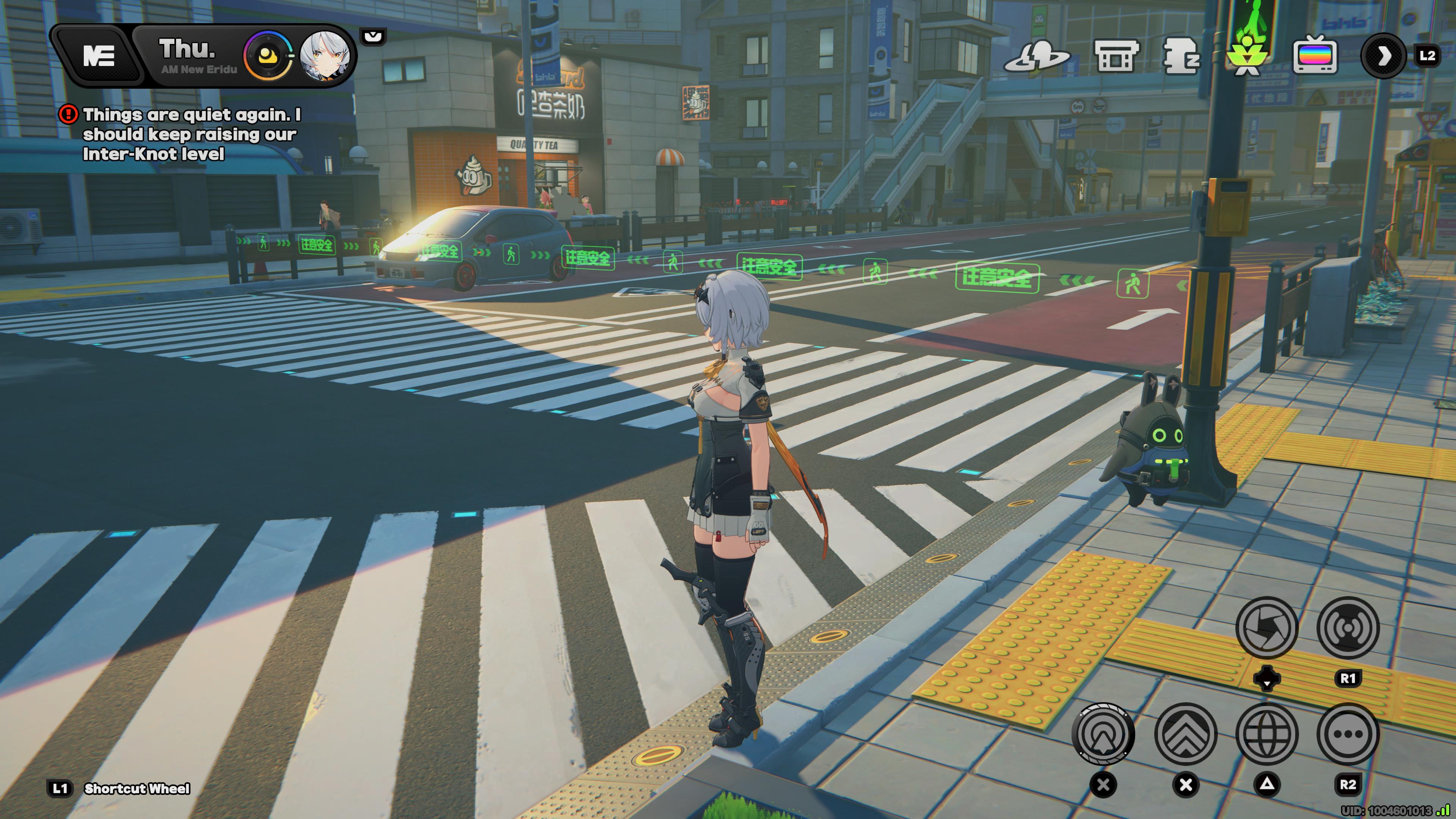Click the upward arrow interact button
Viewport: 1456px width, 819px height.
coord(1103,734)
